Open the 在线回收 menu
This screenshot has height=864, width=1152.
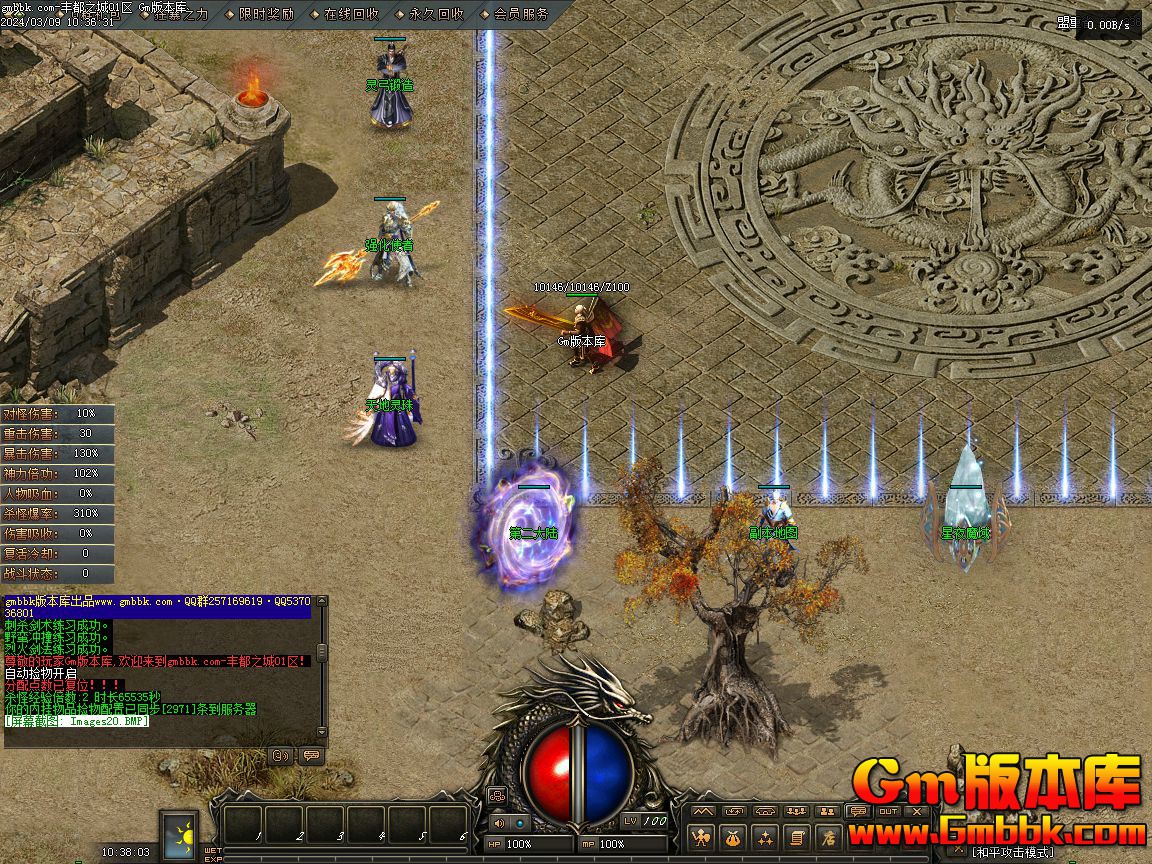(351, 14)
